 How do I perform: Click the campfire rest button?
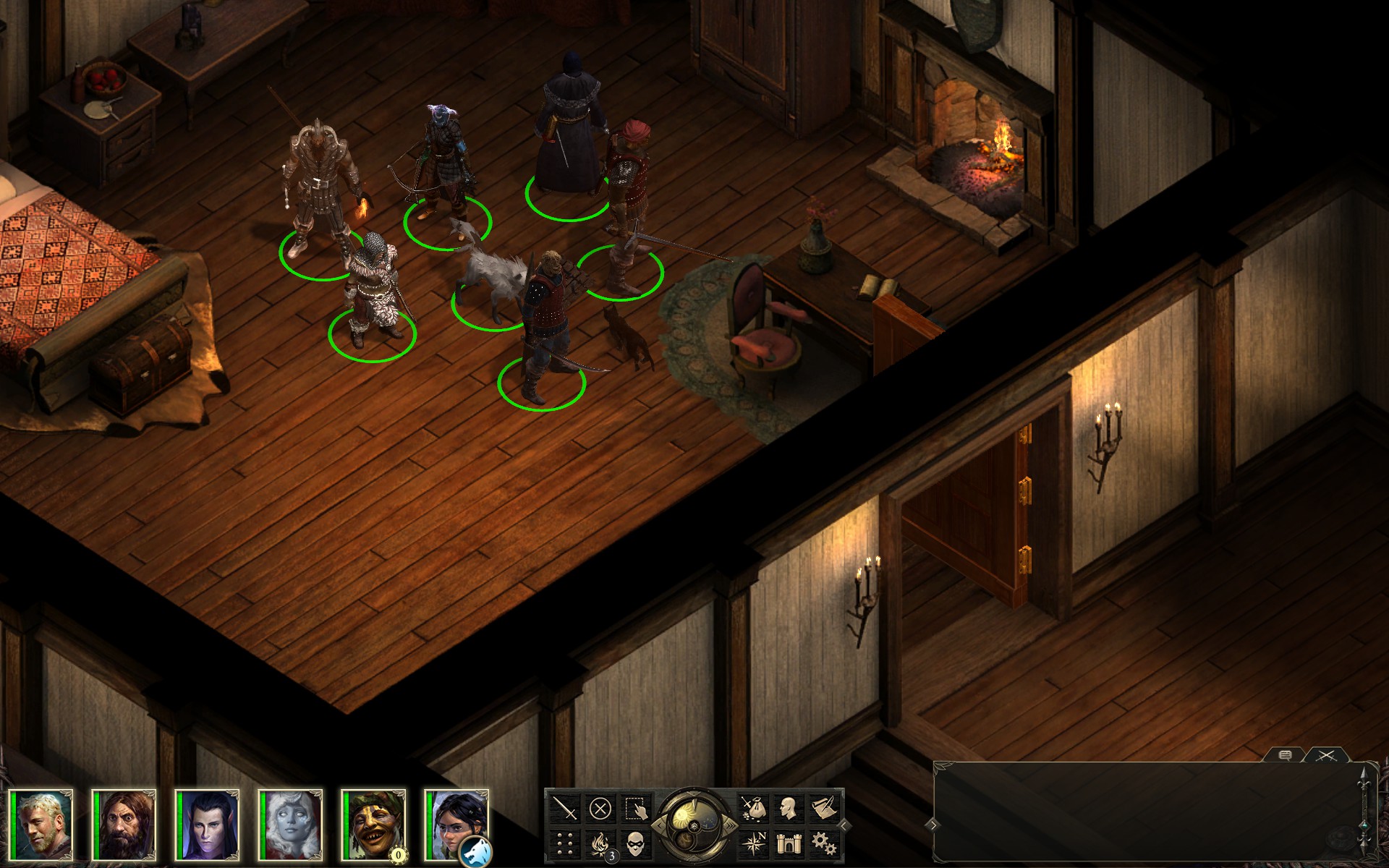(x=600, y=843)
